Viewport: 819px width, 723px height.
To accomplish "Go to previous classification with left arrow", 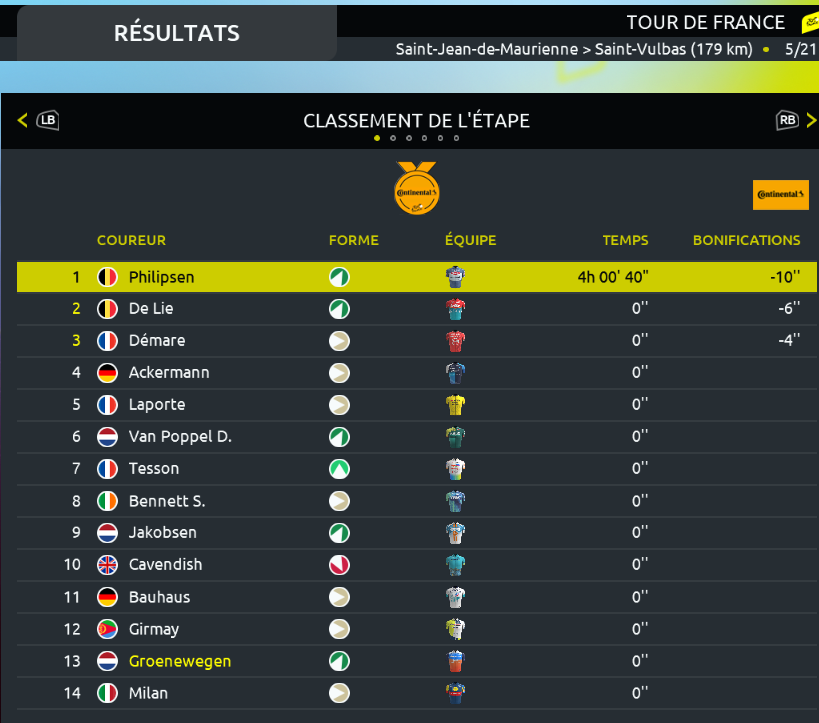I will coord(23,121).
